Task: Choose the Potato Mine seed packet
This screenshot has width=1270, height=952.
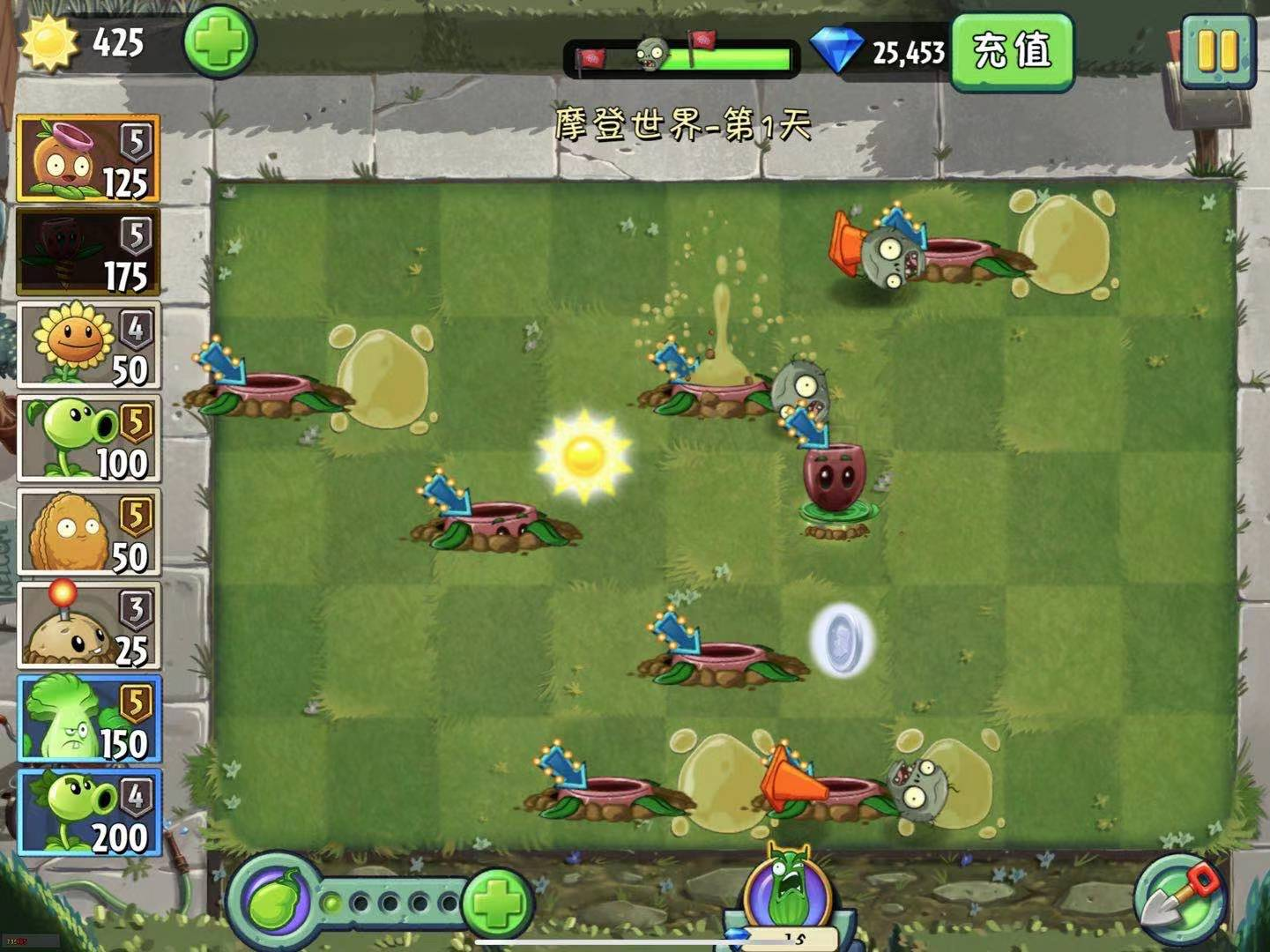Action: click(x=88, y=626)
